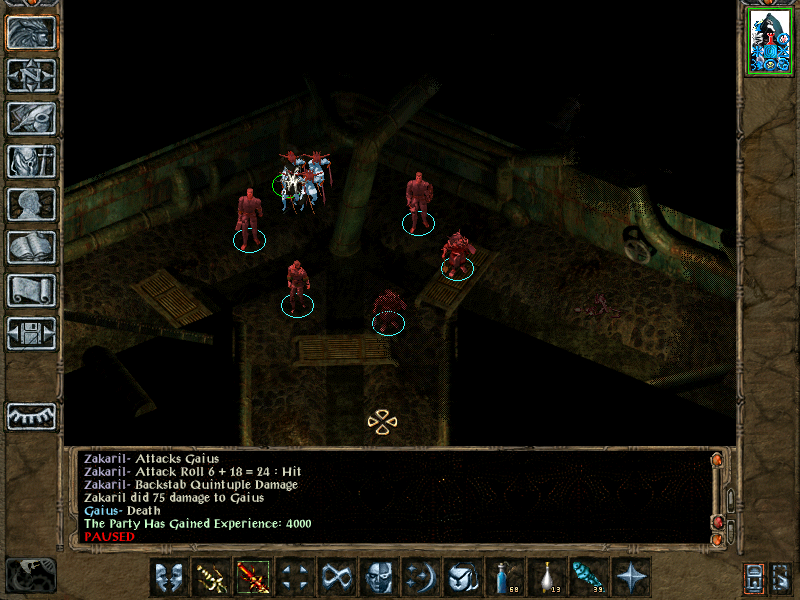
Task: Toggle the bottom-left clock pause button
Action: 31,574
